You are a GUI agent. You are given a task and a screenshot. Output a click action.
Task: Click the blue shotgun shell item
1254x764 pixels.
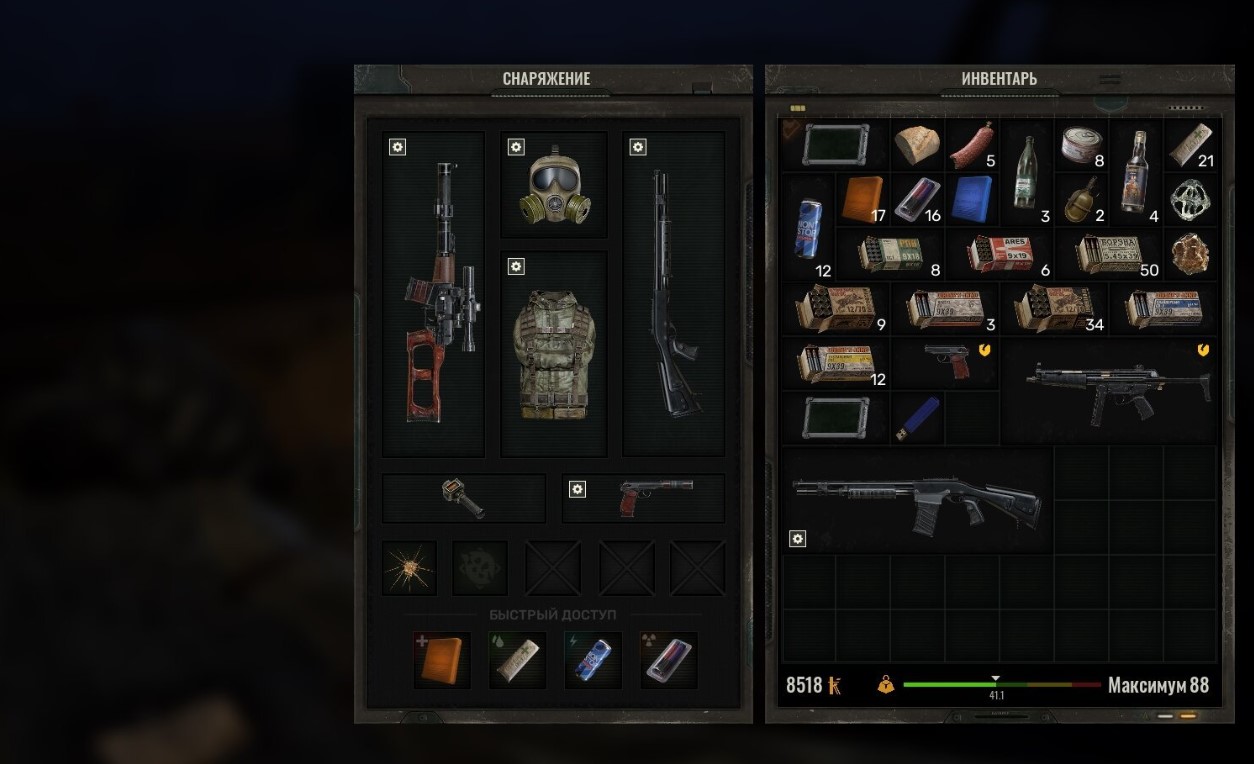click(917, 417)
